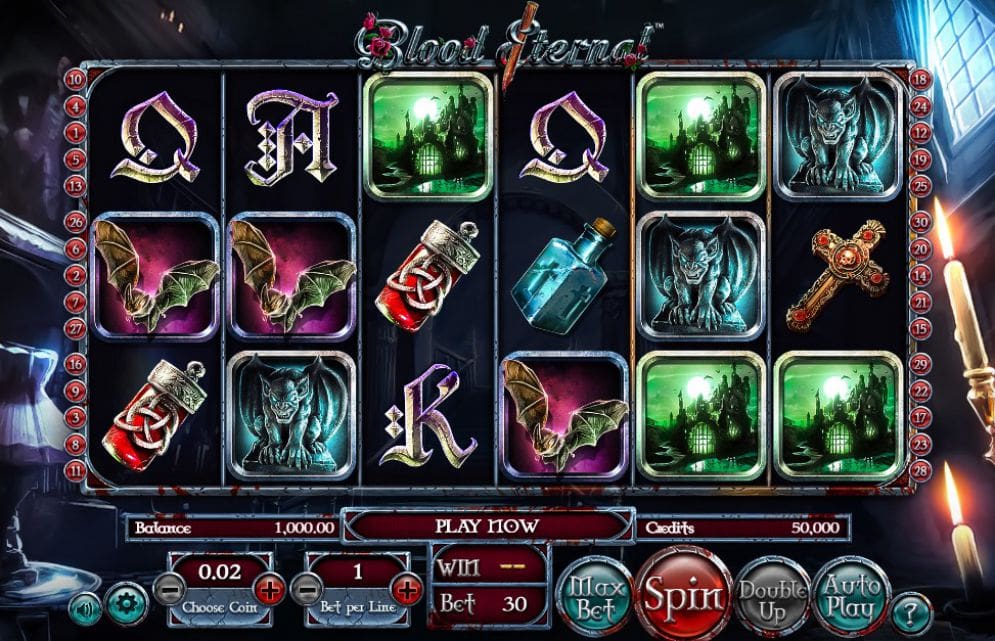Click the PLAY NOW banner
The image size is (995, 641).
[487, 525]
